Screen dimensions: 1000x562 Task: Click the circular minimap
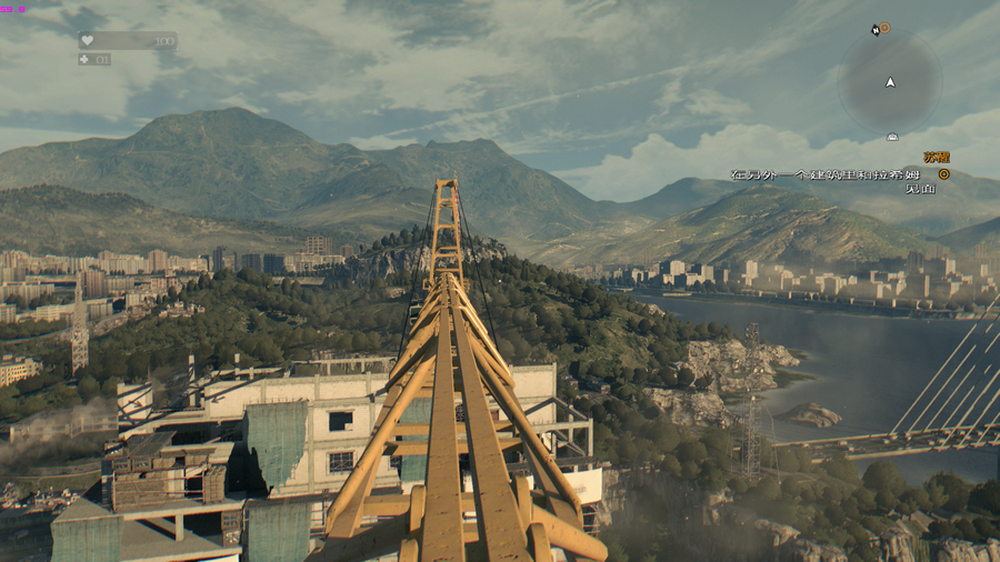(x=889, y=82)
